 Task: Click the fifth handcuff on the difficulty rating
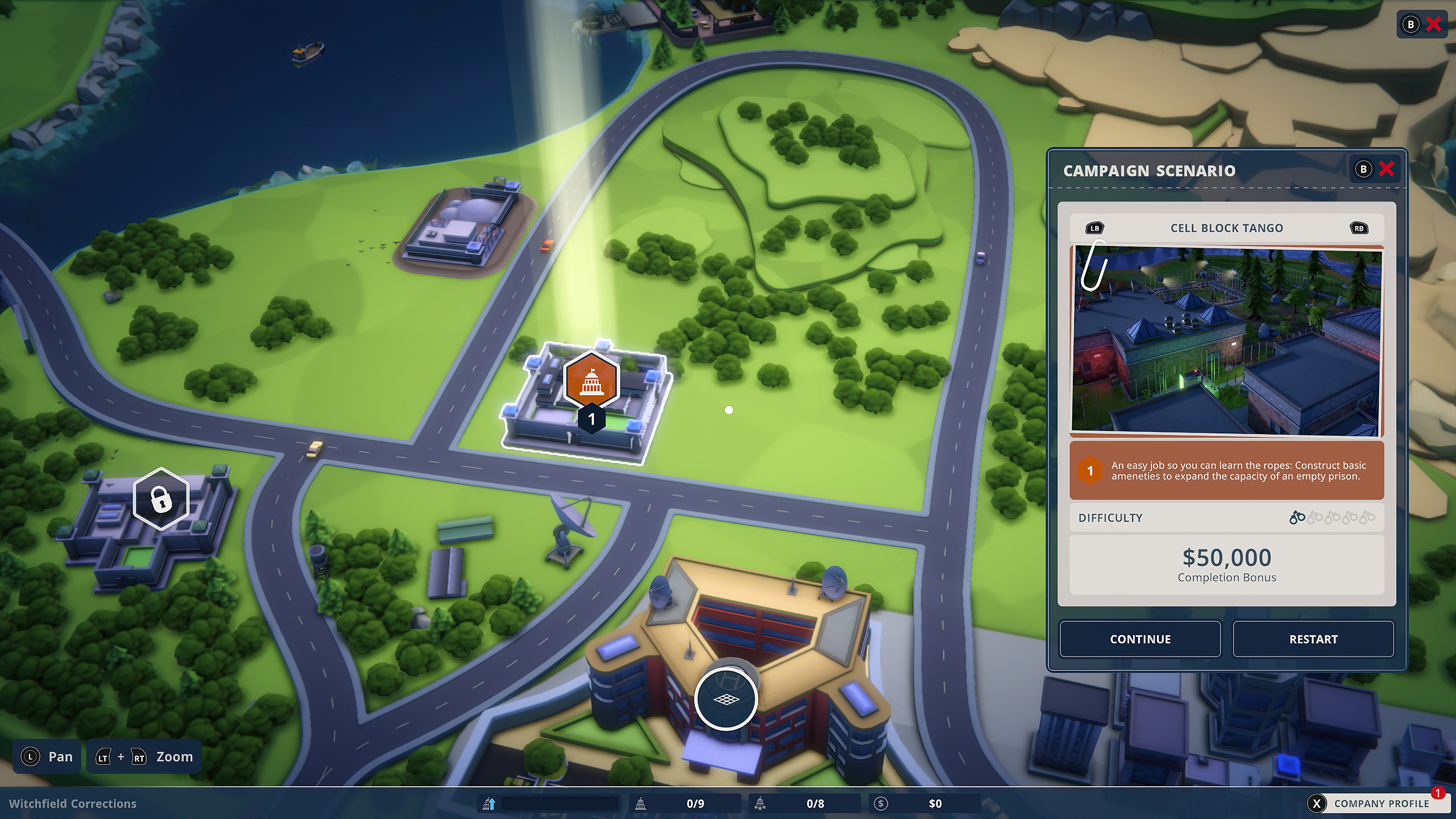coord(1368,518)
